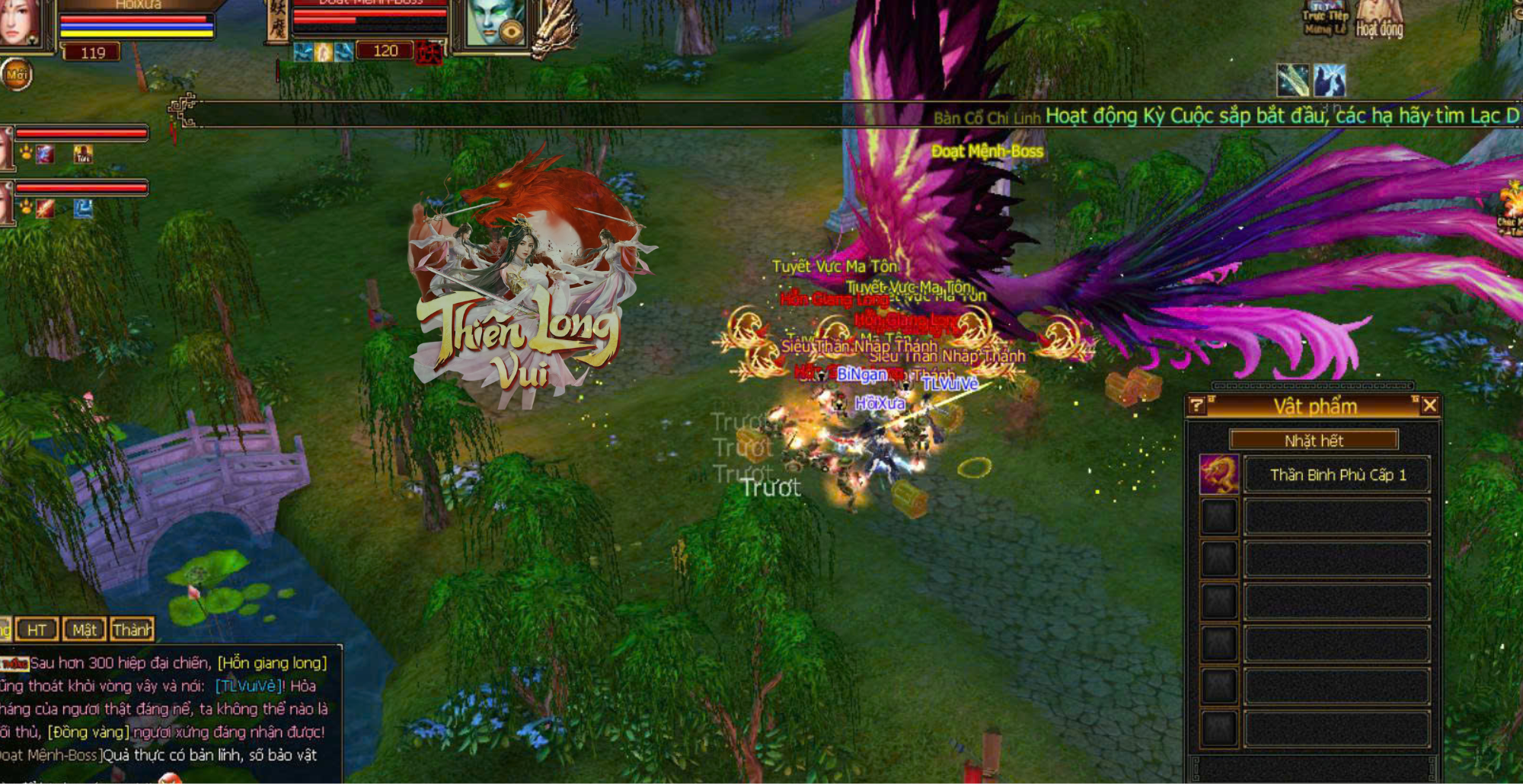
Task: Click the two-figures blessing buff icon
Action: pyautogui.click(x=1329, y=81)
